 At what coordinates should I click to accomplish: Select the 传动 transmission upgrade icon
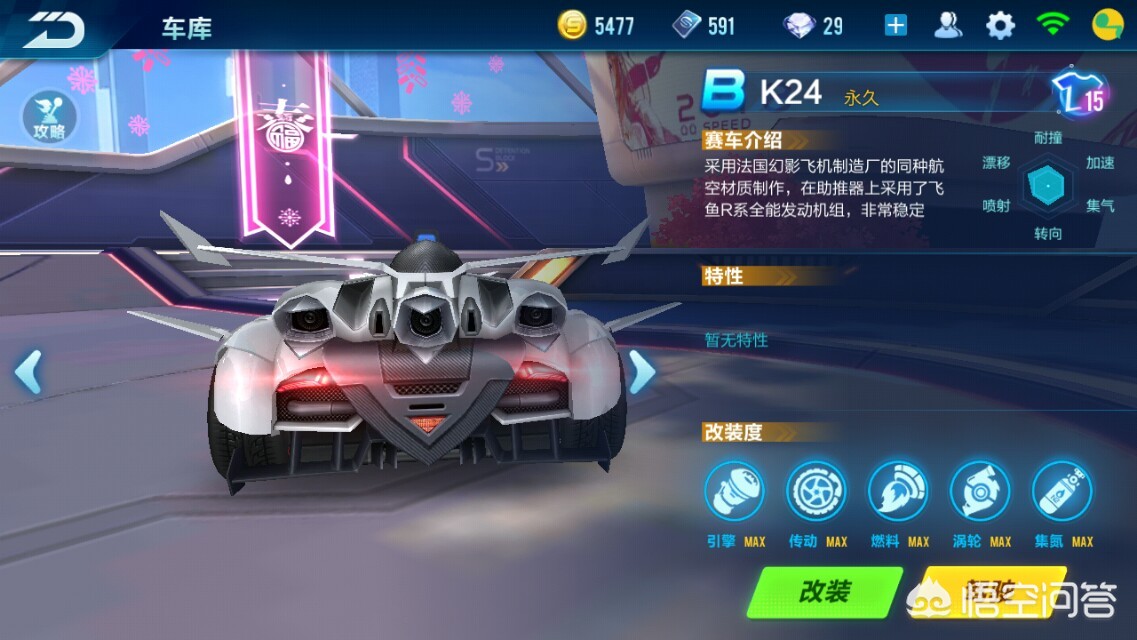pos(816,492)
